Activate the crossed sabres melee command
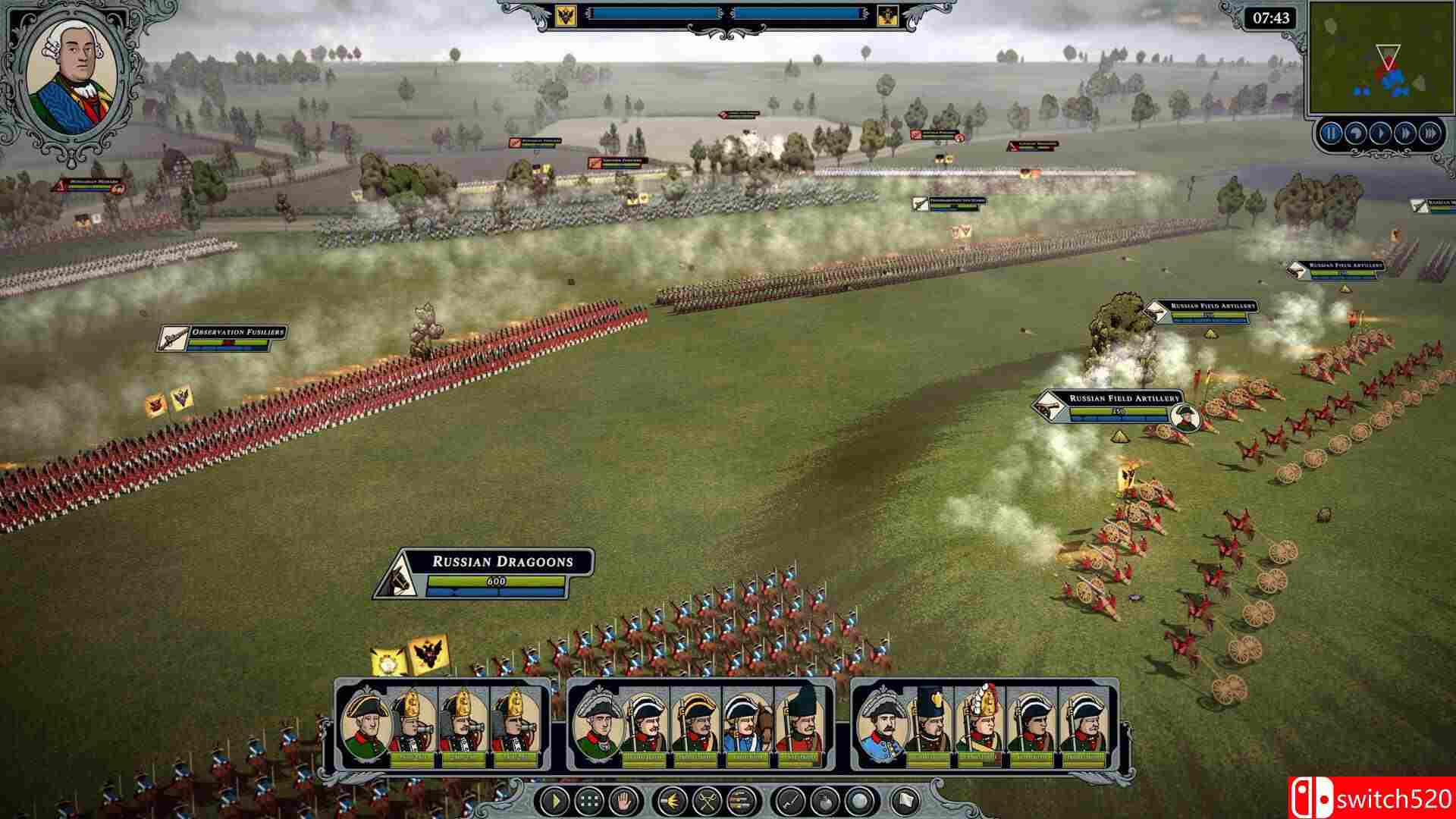The height and width of the screenshot is (819, 1456). click(x=708, y=800)
